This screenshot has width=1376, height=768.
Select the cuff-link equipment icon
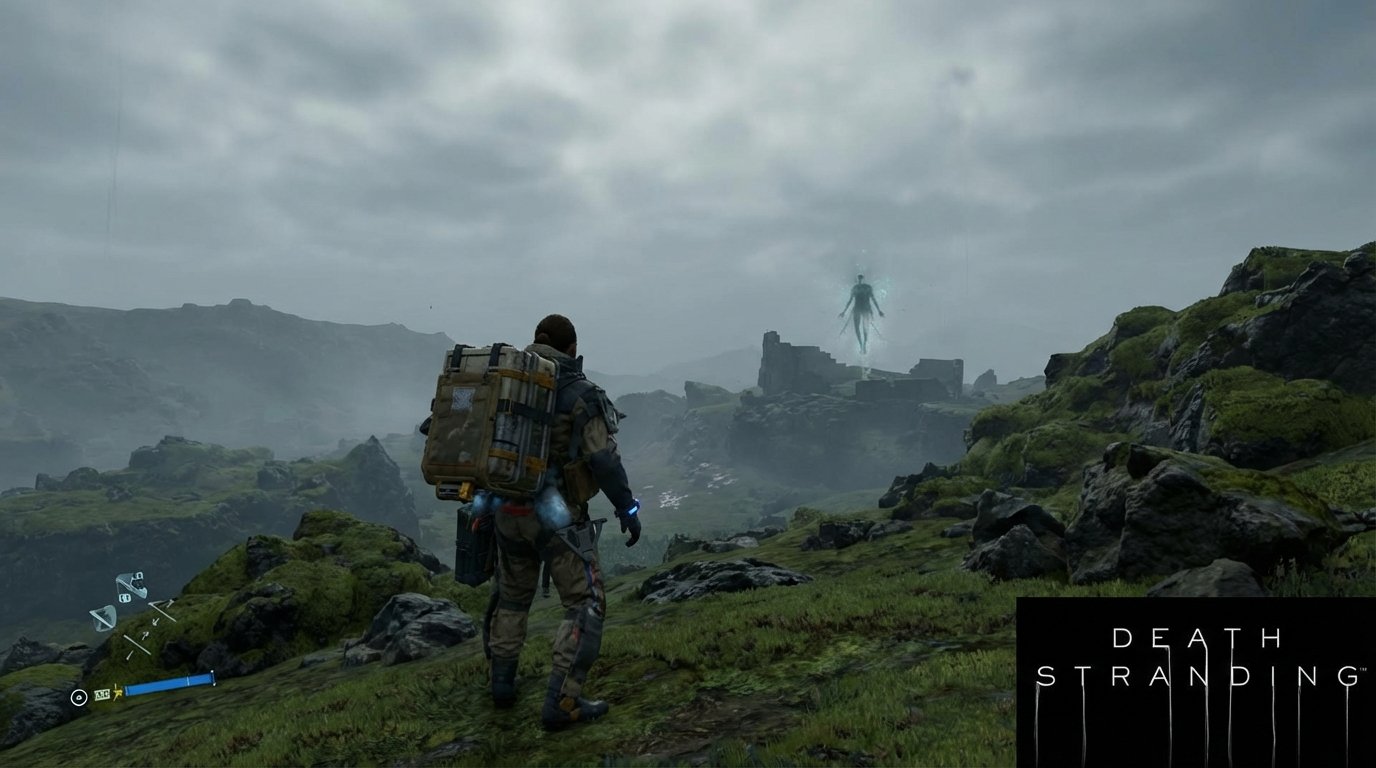(125, 596)
